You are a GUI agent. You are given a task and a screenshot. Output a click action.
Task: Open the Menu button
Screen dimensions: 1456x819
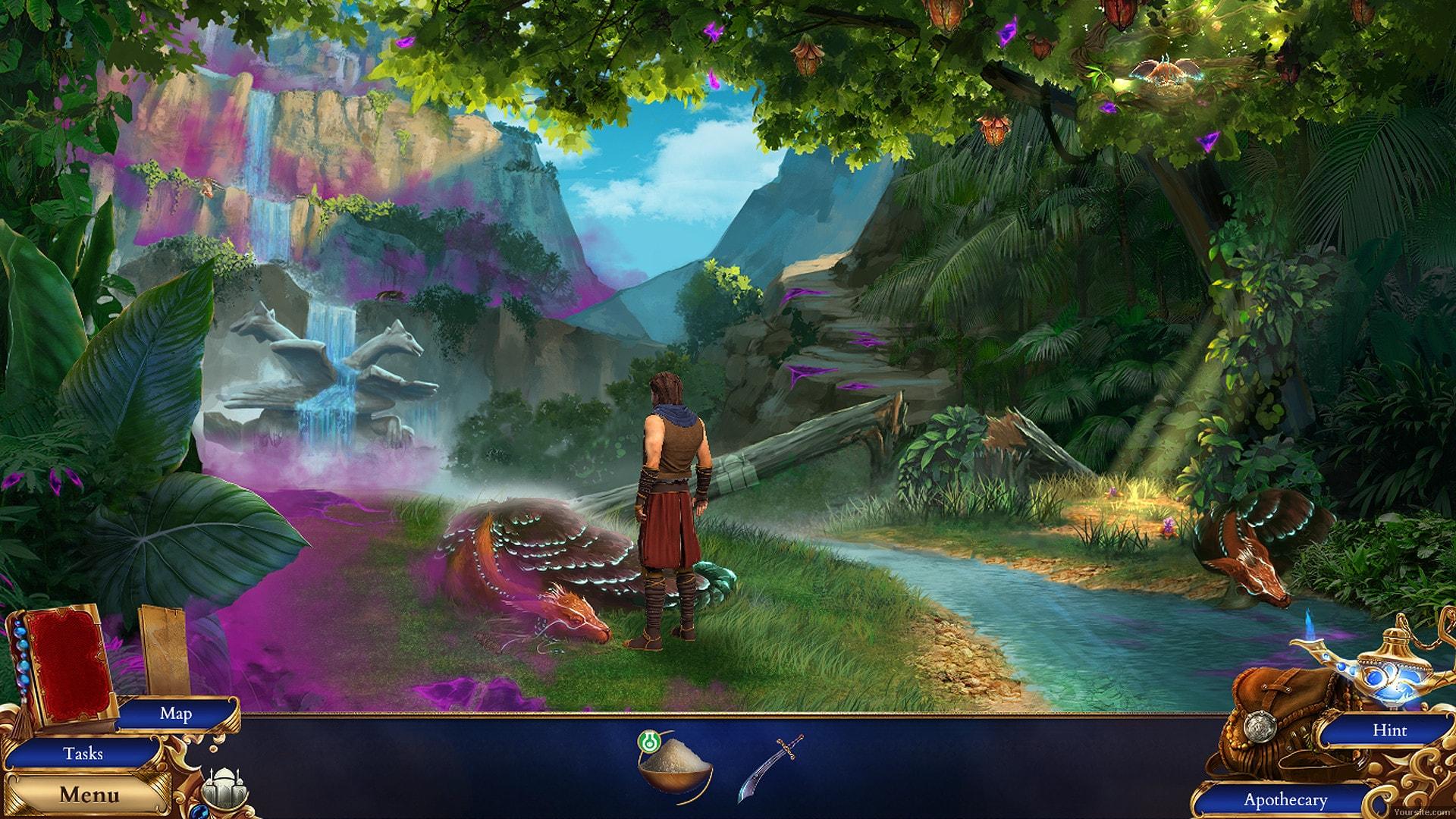(x=89, y=795)
